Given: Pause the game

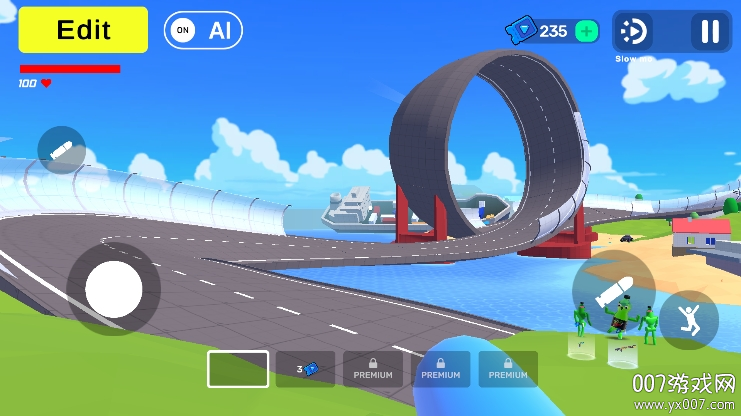Looking at the screenshot, I should pos(710,32).
